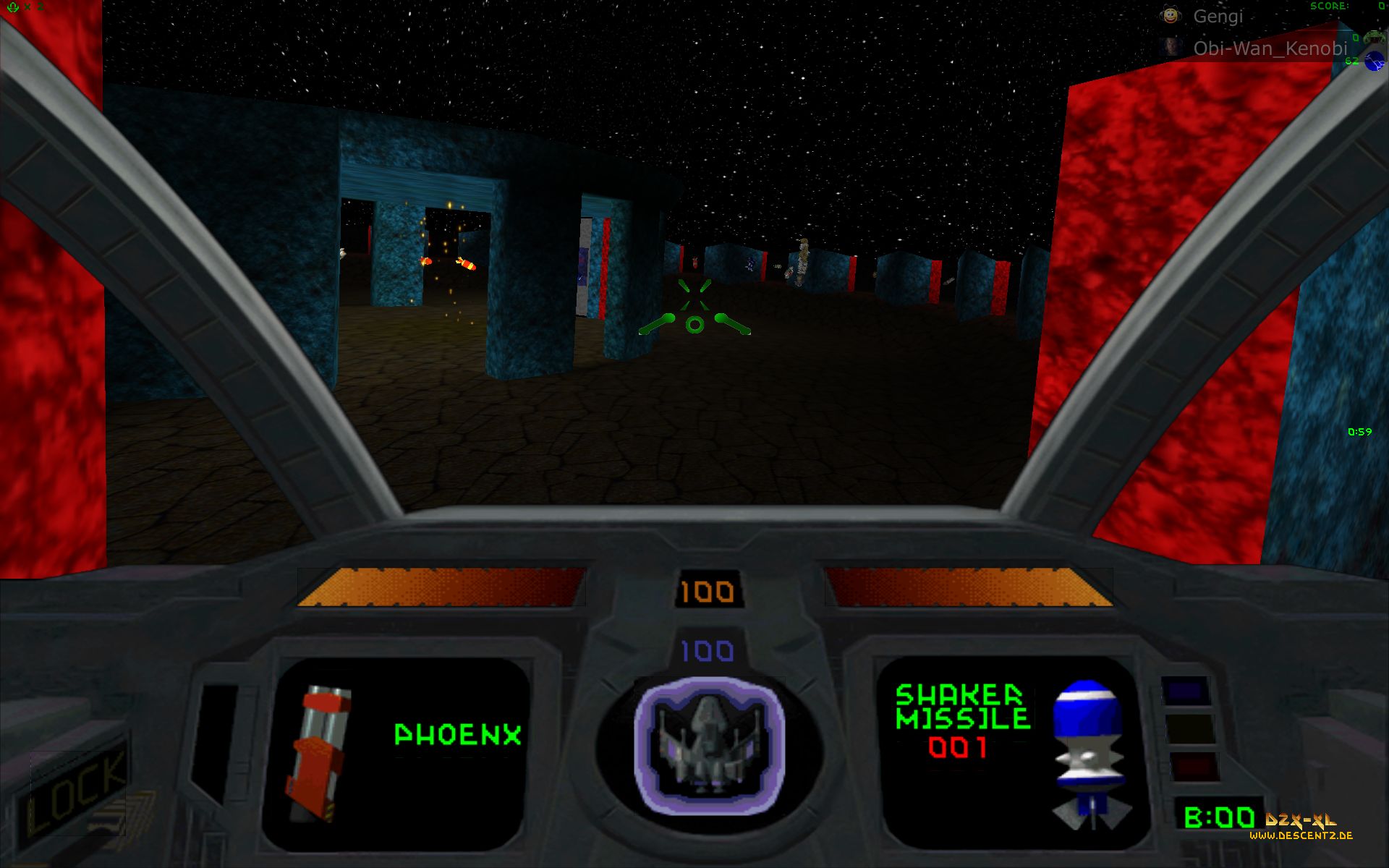This screenshot has width=1389, height=868.
Task: Open the www.descent2.de watermark link
Action: [x=1301, y=835]
